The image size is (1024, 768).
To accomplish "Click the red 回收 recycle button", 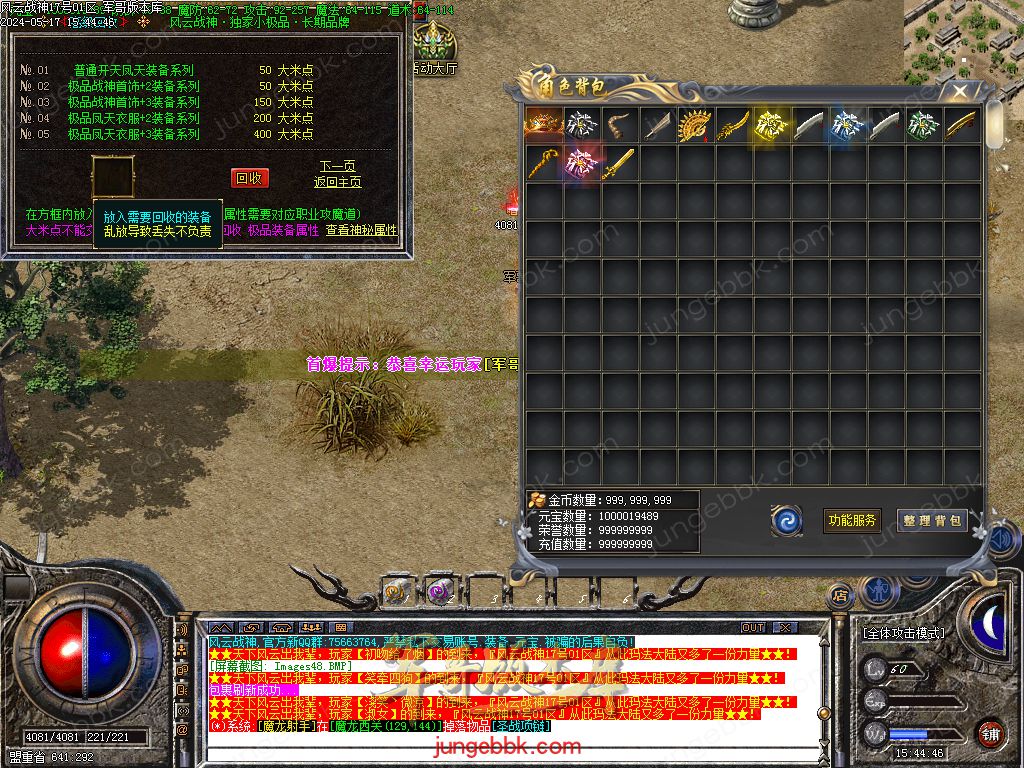I will click(249, 178).
